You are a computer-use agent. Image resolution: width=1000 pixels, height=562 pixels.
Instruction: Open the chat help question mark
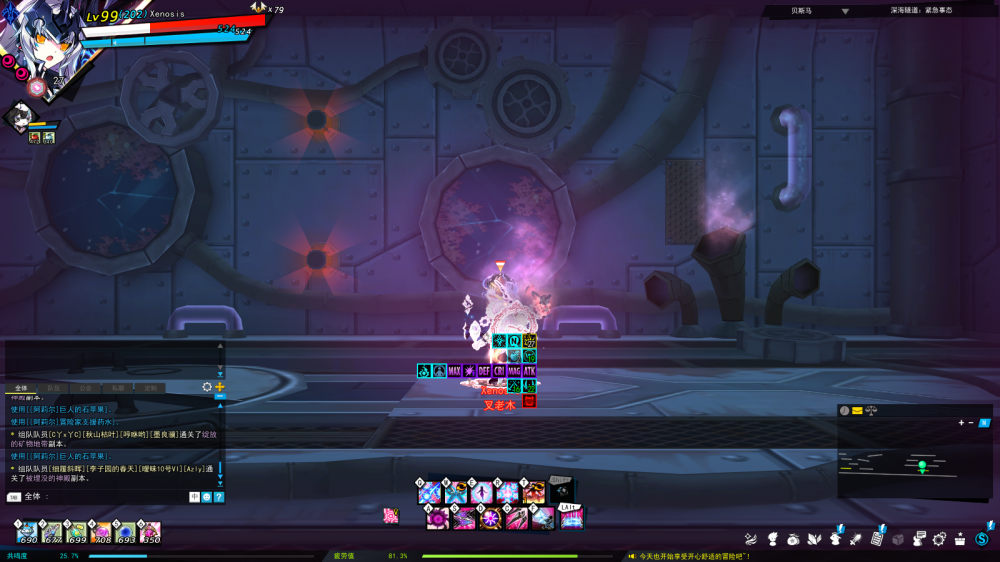point(219,497)
